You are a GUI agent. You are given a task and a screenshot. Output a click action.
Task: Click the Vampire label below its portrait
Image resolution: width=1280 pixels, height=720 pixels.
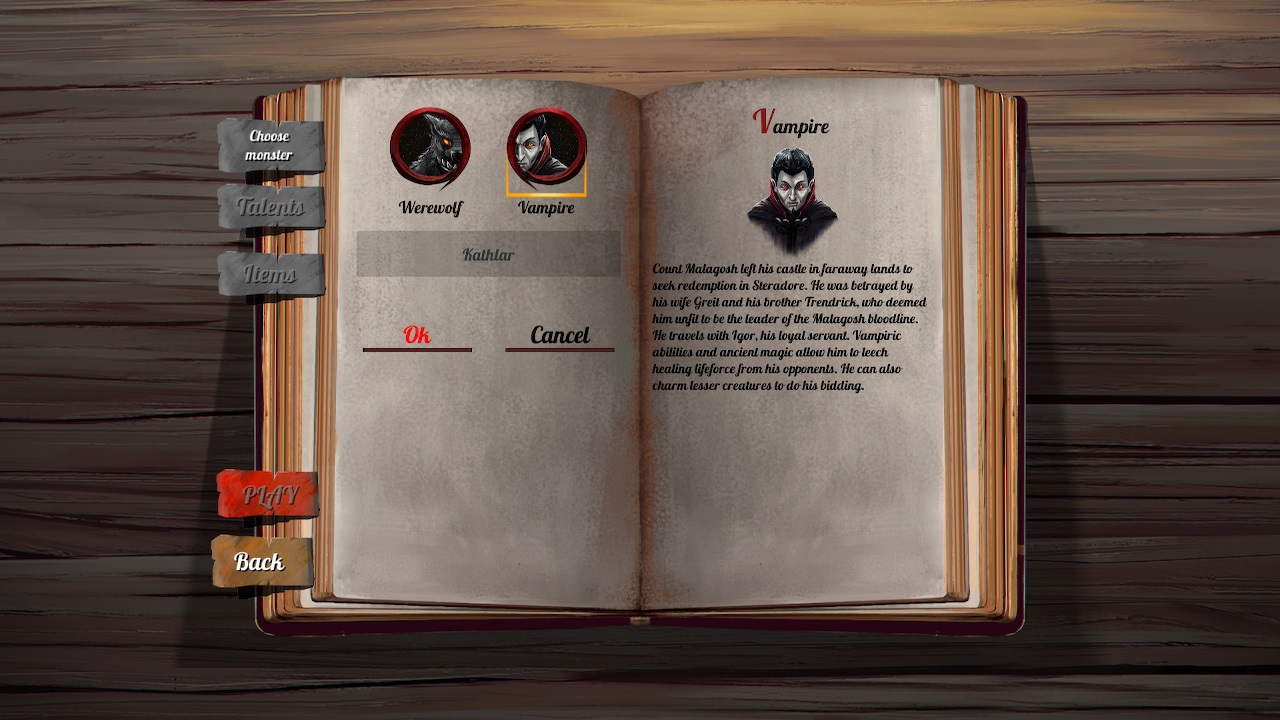click(x=546, y=209)
